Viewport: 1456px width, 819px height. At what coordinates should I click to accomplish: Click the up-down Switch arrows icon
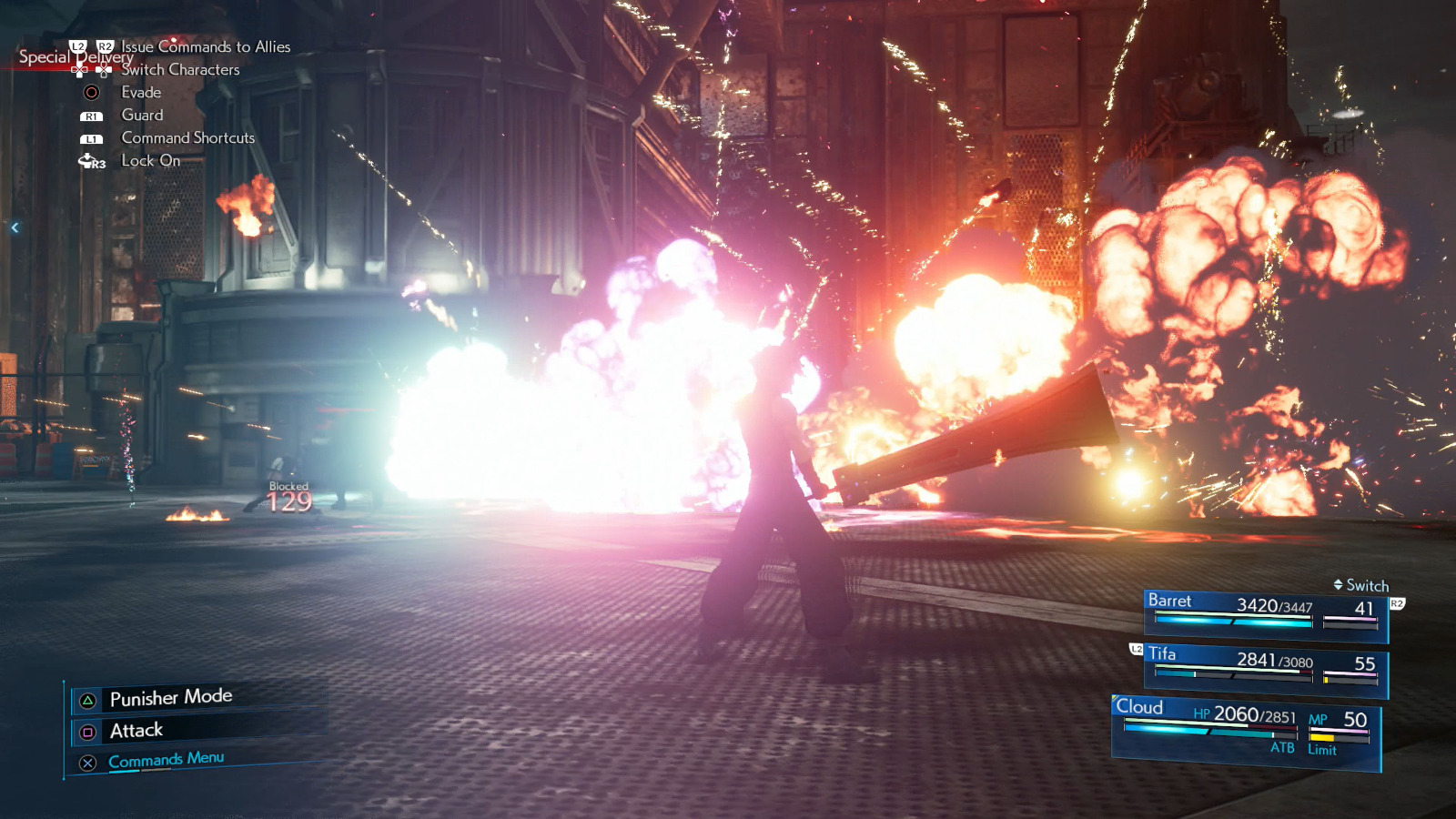pos(1338,586)
